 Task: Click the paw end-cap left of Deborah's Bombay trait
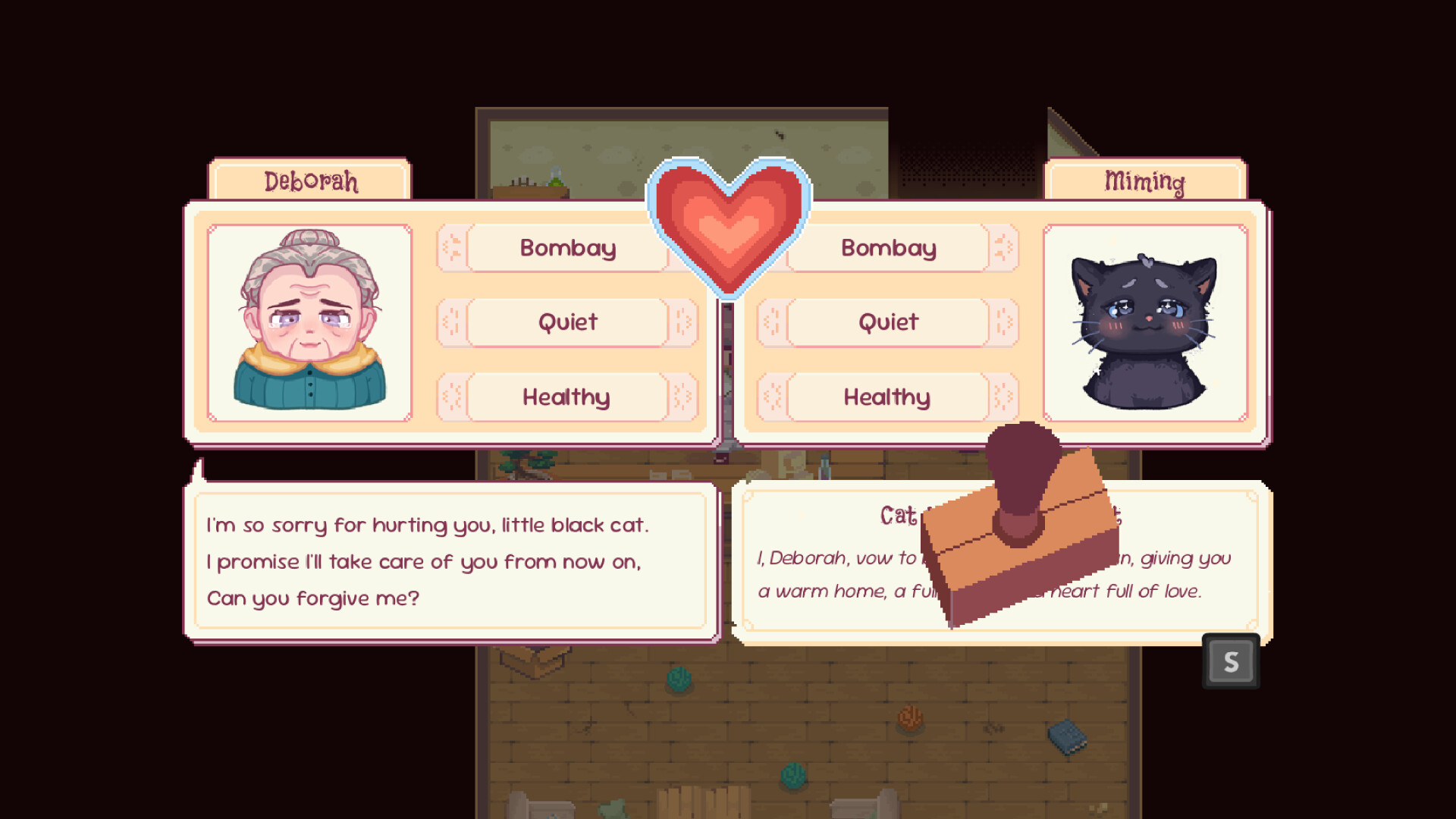pos(452,248)
